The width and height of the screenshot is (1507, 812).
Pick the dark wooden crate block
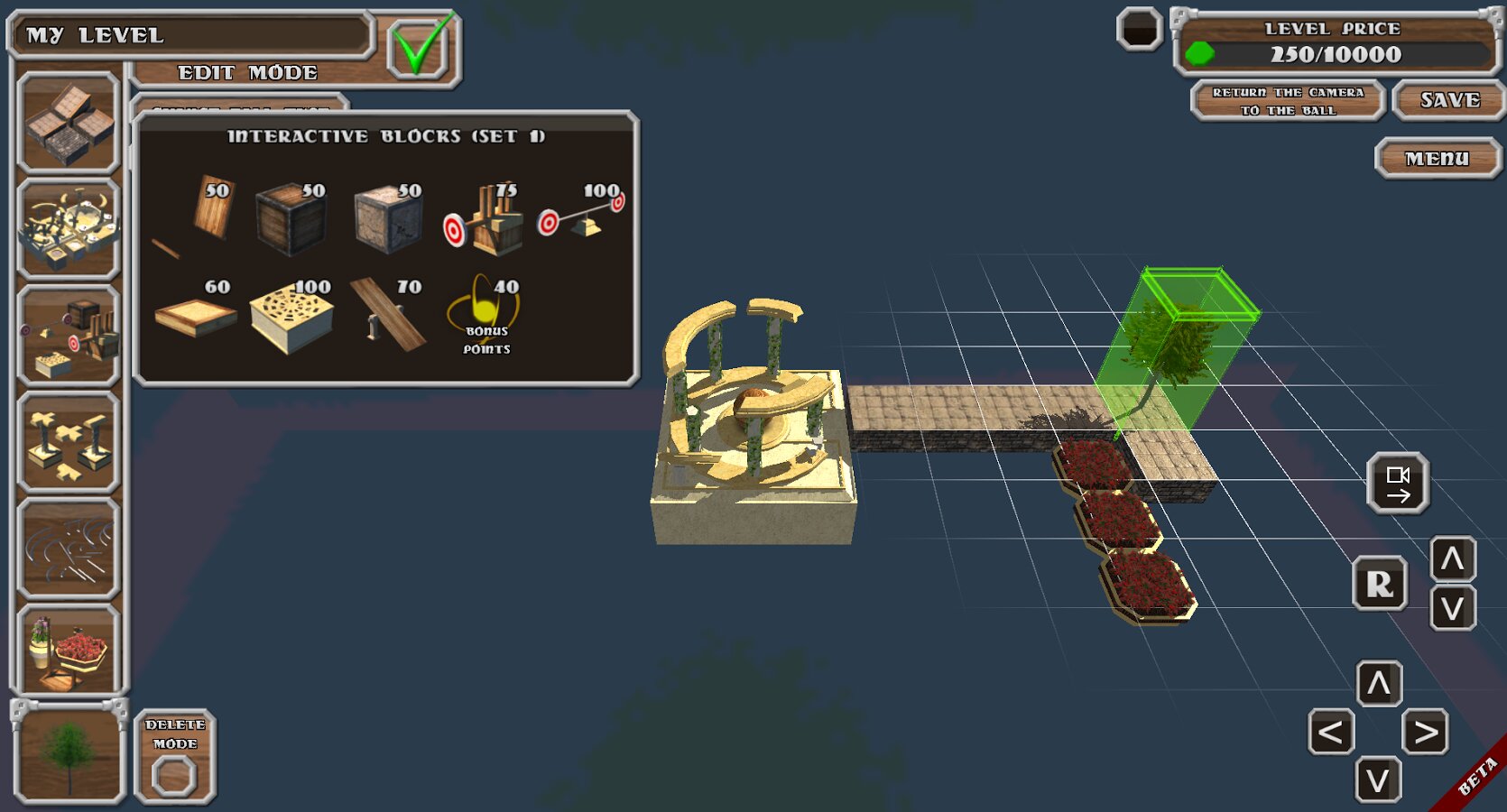[x=291, y=217]
